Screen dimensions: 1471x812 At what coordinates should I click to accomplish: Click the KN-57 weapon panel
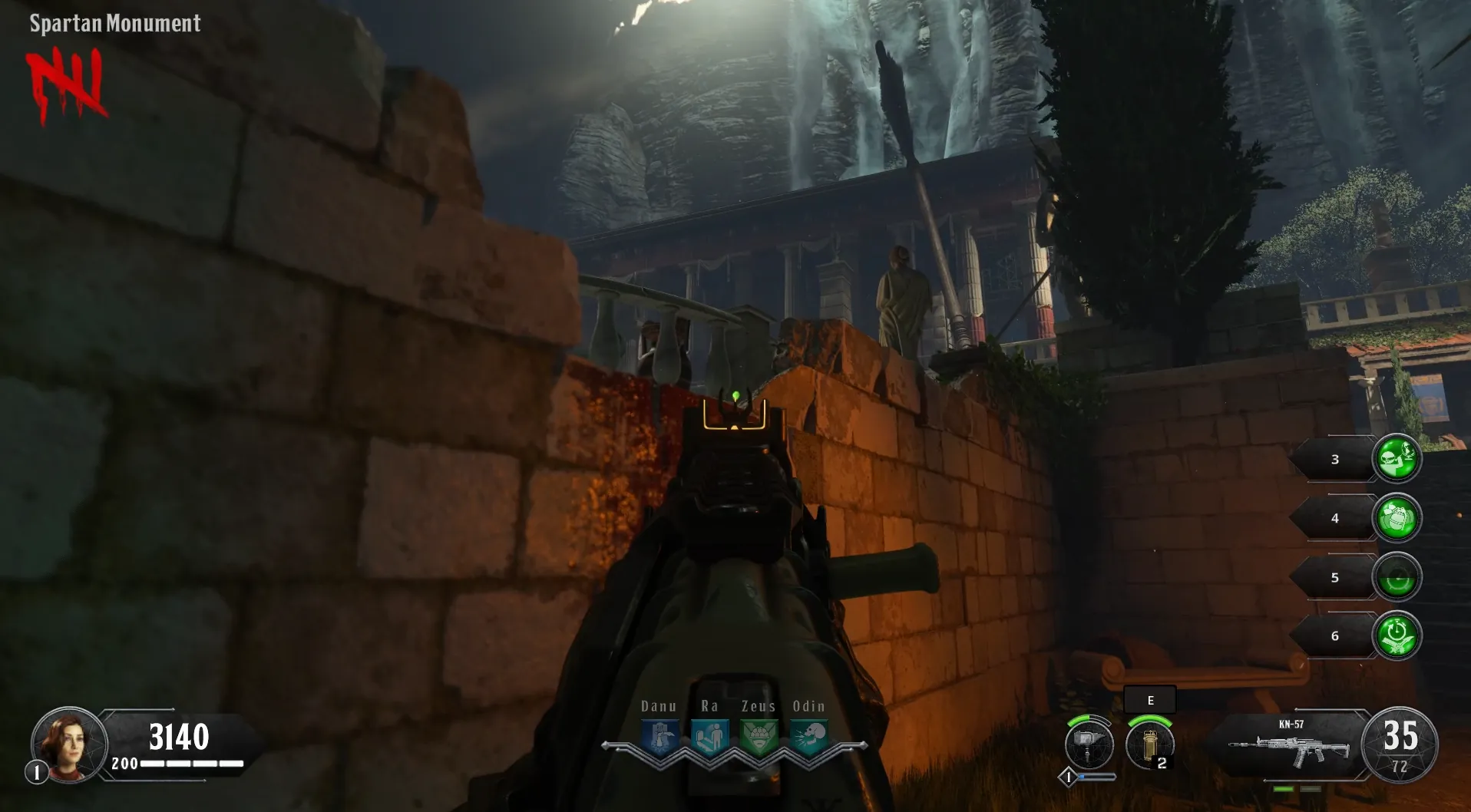[x=1290, y=744]
